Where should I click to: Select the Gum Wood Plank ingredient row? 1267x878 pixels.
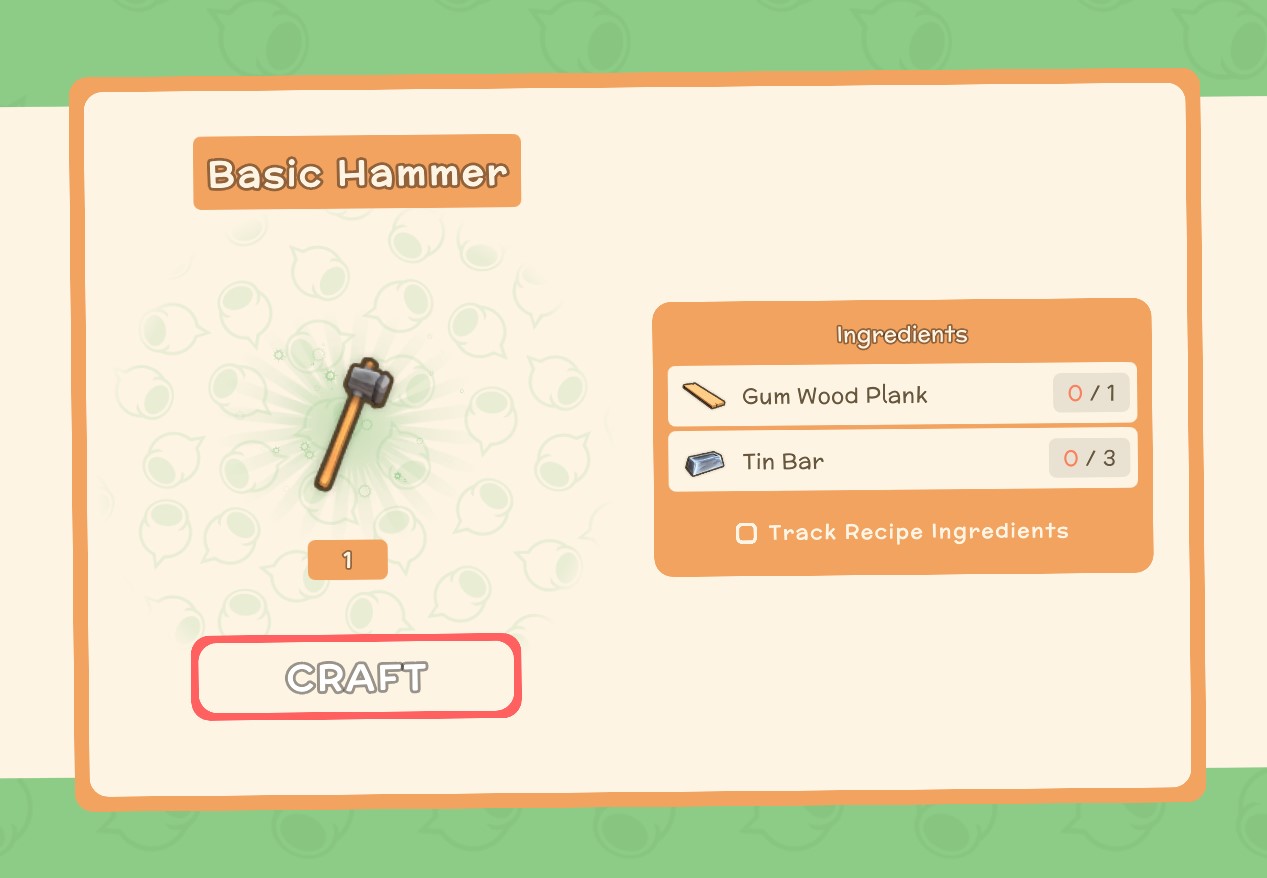[902, 394]
